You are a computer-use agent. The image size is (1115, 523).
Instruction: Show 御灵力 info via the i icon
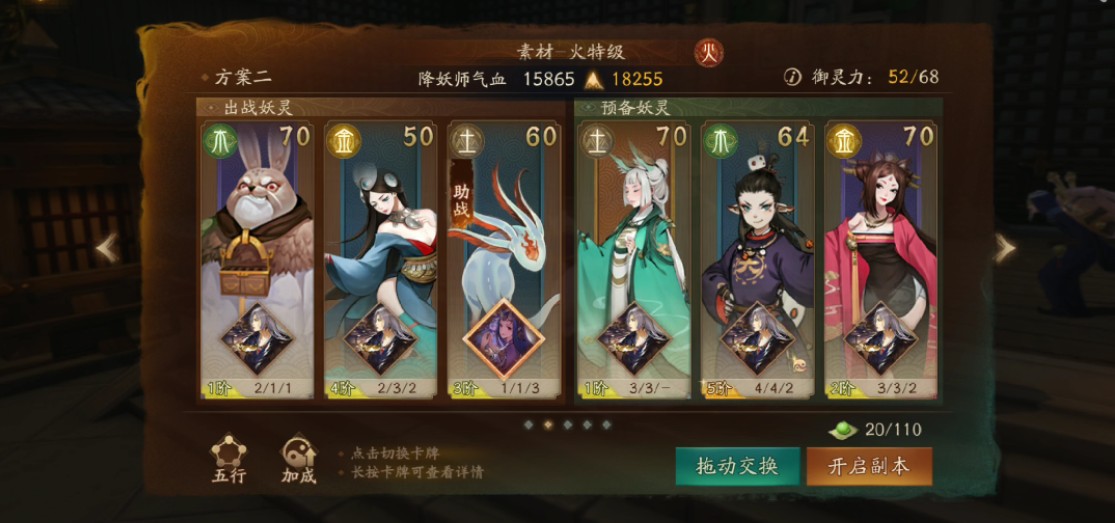coord(793,77)
